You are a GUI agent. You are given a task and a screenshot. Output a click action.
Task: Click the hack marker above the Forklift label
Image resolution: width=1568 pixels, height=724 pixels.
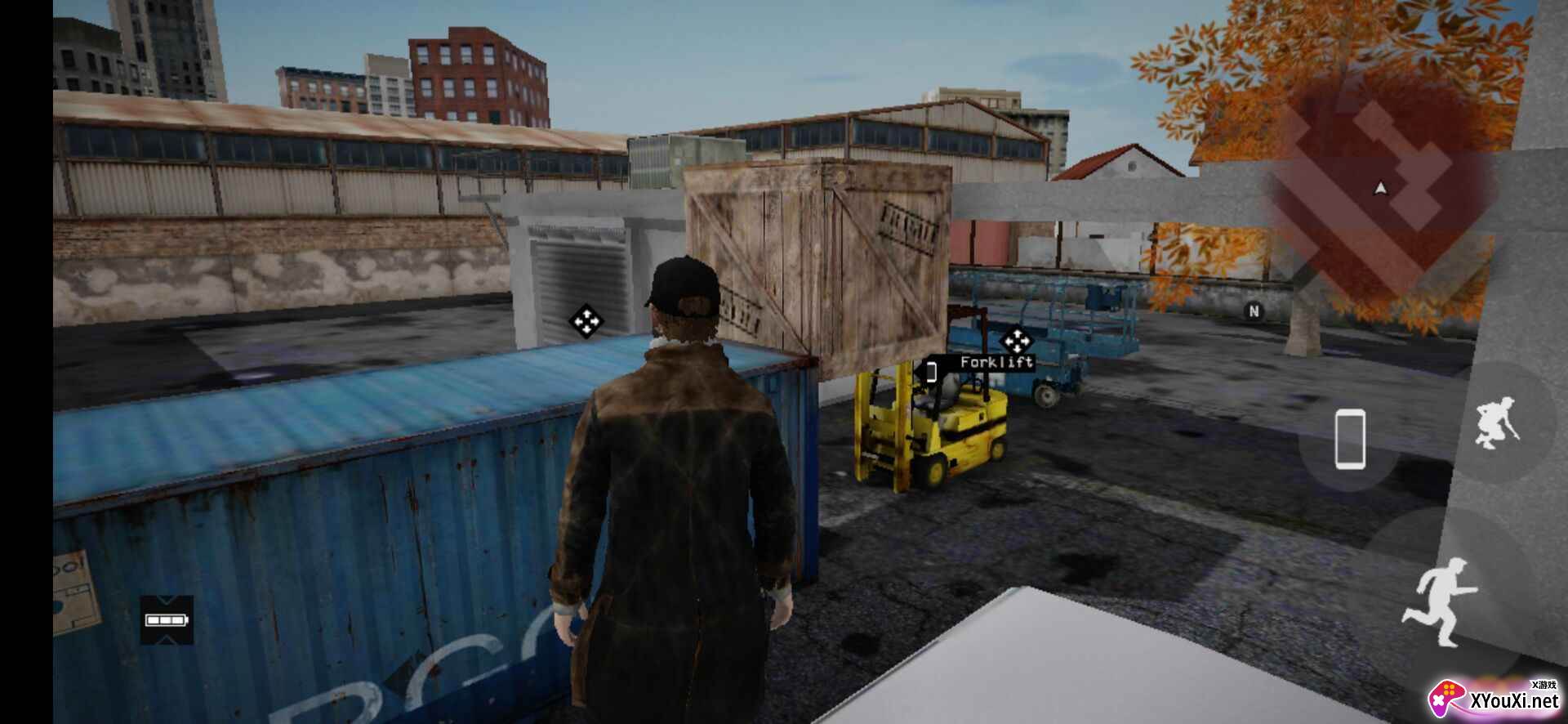coord(1015,340)
